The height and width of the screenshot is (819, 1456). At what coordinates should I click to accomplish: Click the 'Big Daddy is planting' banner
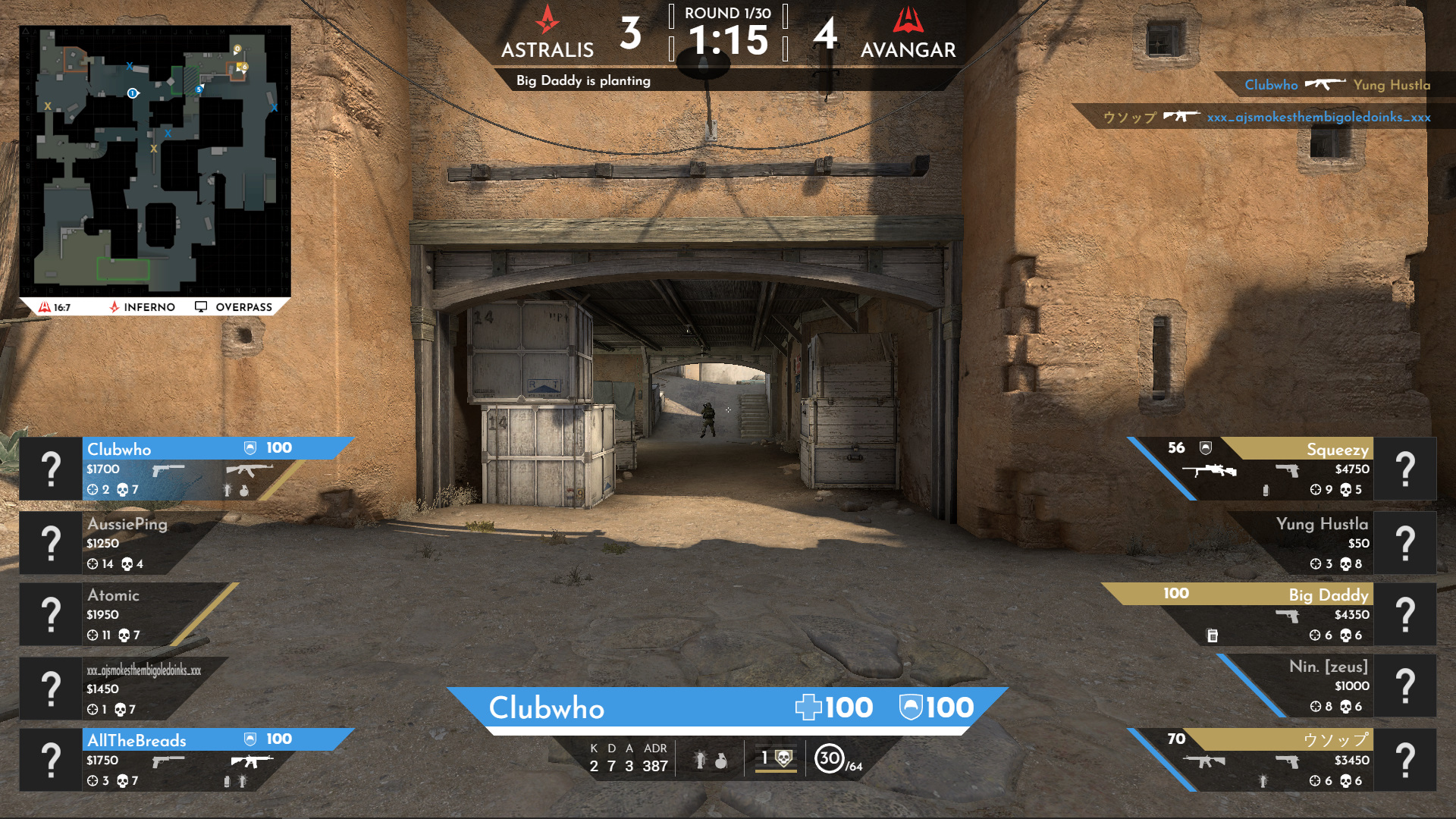pyautogui.click(x=583, y=79)
